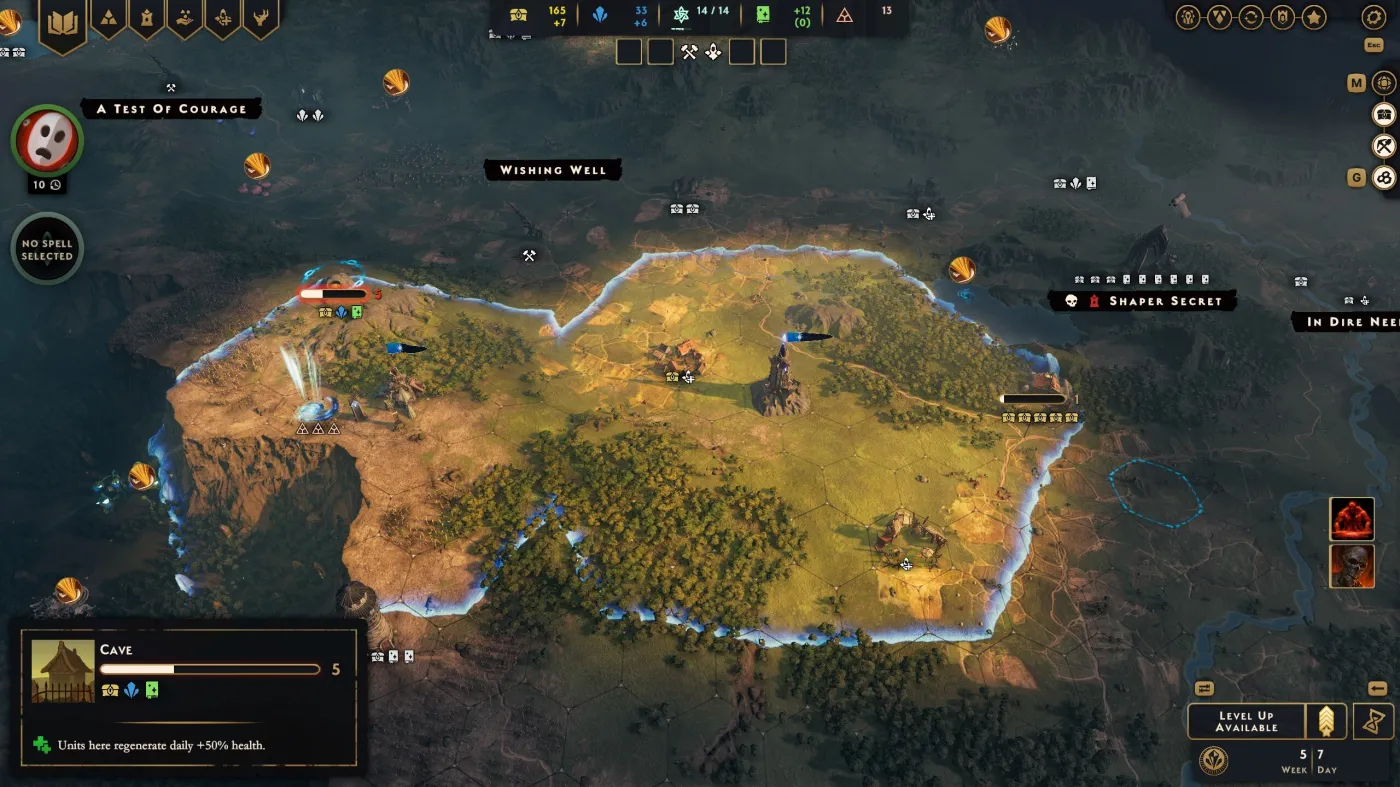This screenshot has height=787, width=1400.
Task: Open the city management tower icon
Action: coord(147,17)
